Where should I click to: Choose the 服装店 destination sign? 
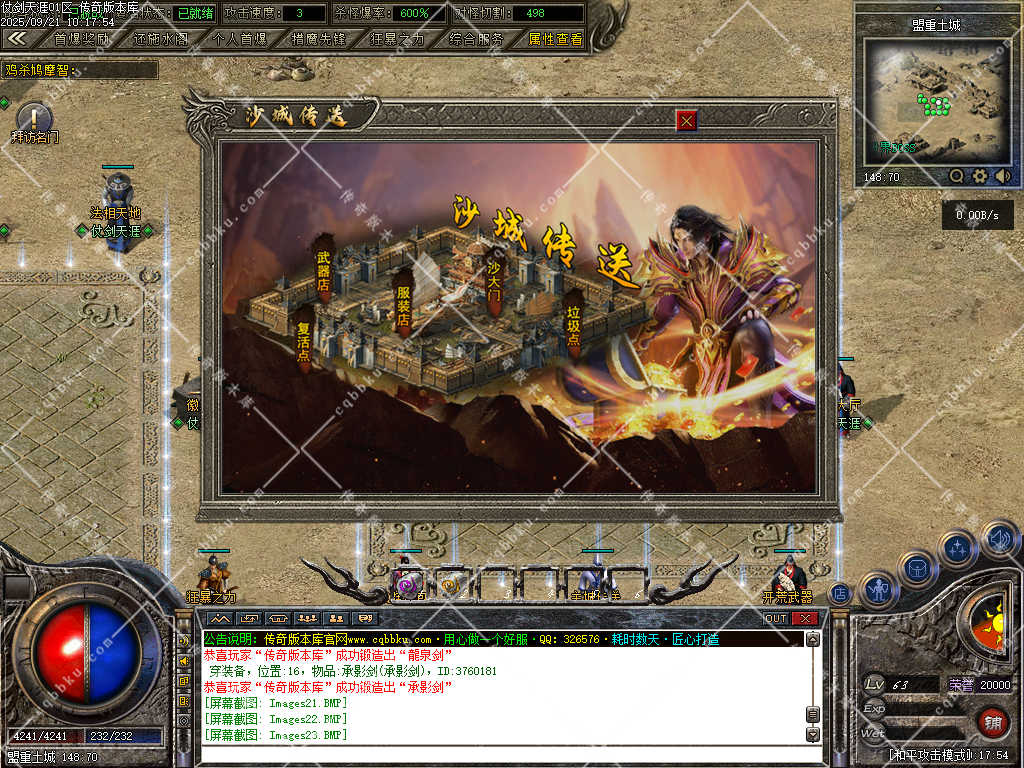(x=404, y=299)
